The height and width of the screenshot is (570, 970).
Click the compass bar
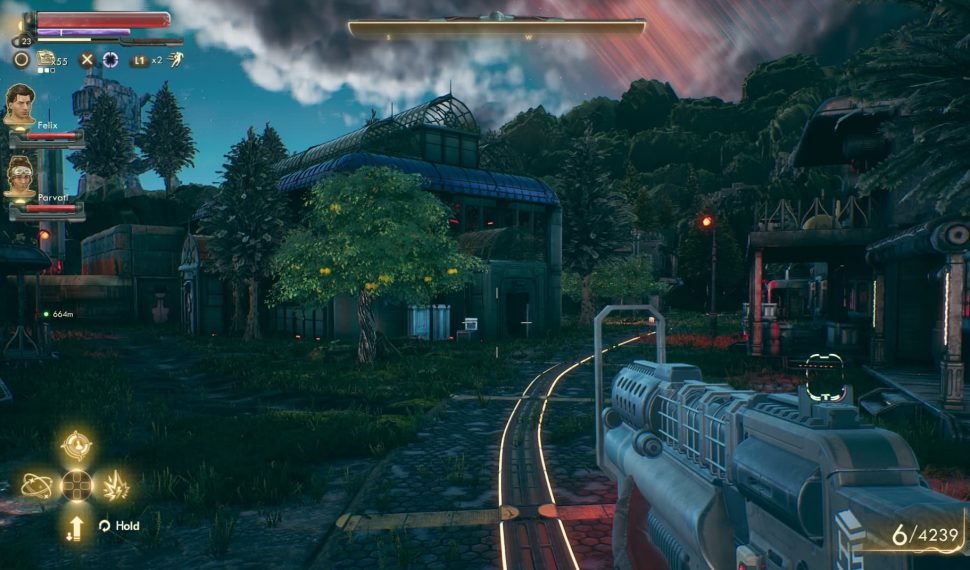pyautogui.click(x=496, y=27)
